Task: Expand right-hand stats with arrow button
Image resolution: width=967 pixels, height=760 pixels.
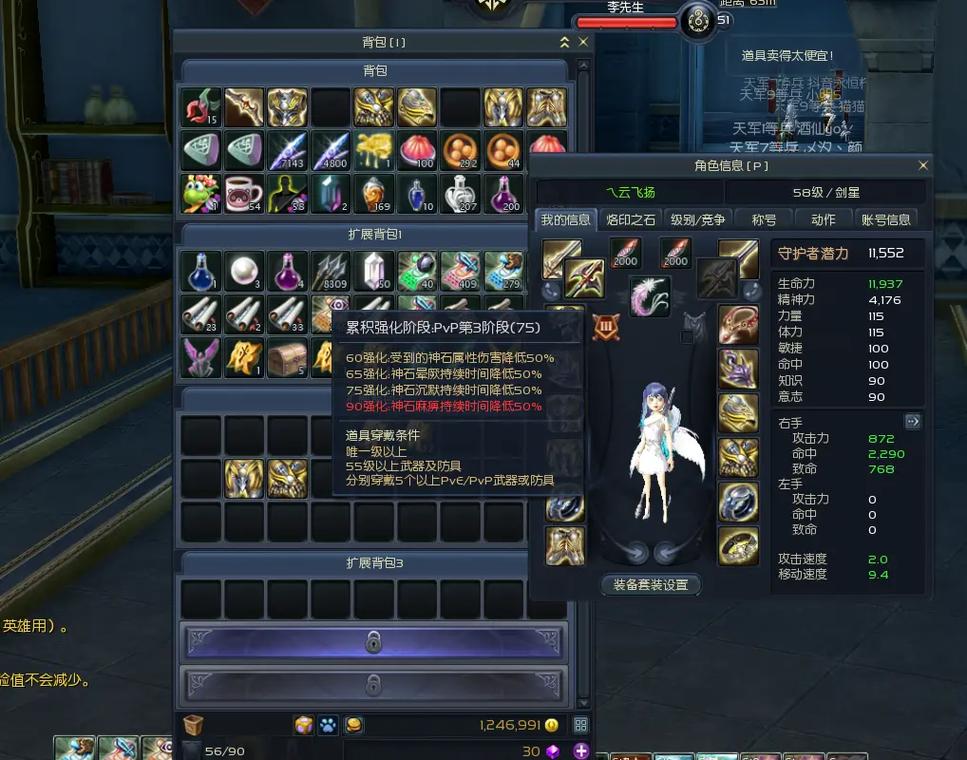Action: (912, 422)
